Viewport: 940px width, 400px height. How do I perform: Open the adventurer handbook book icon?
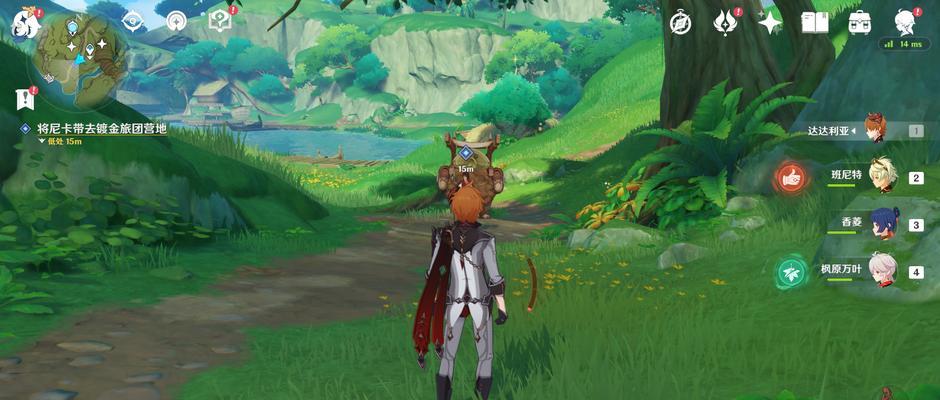(814, 22)
